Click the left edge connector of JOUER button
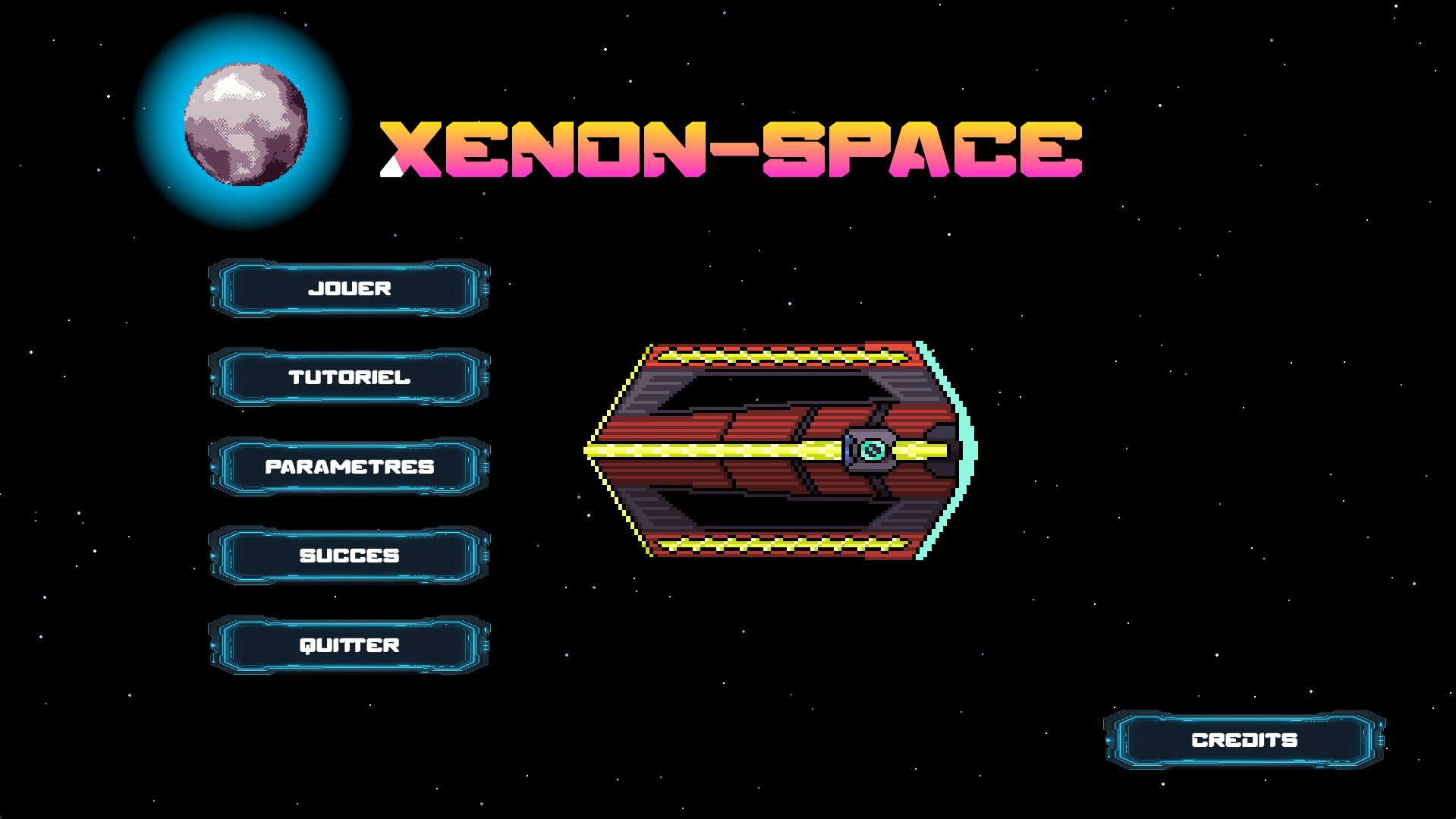The width and height of the screenshot is (1456, 819). point(215,288)
